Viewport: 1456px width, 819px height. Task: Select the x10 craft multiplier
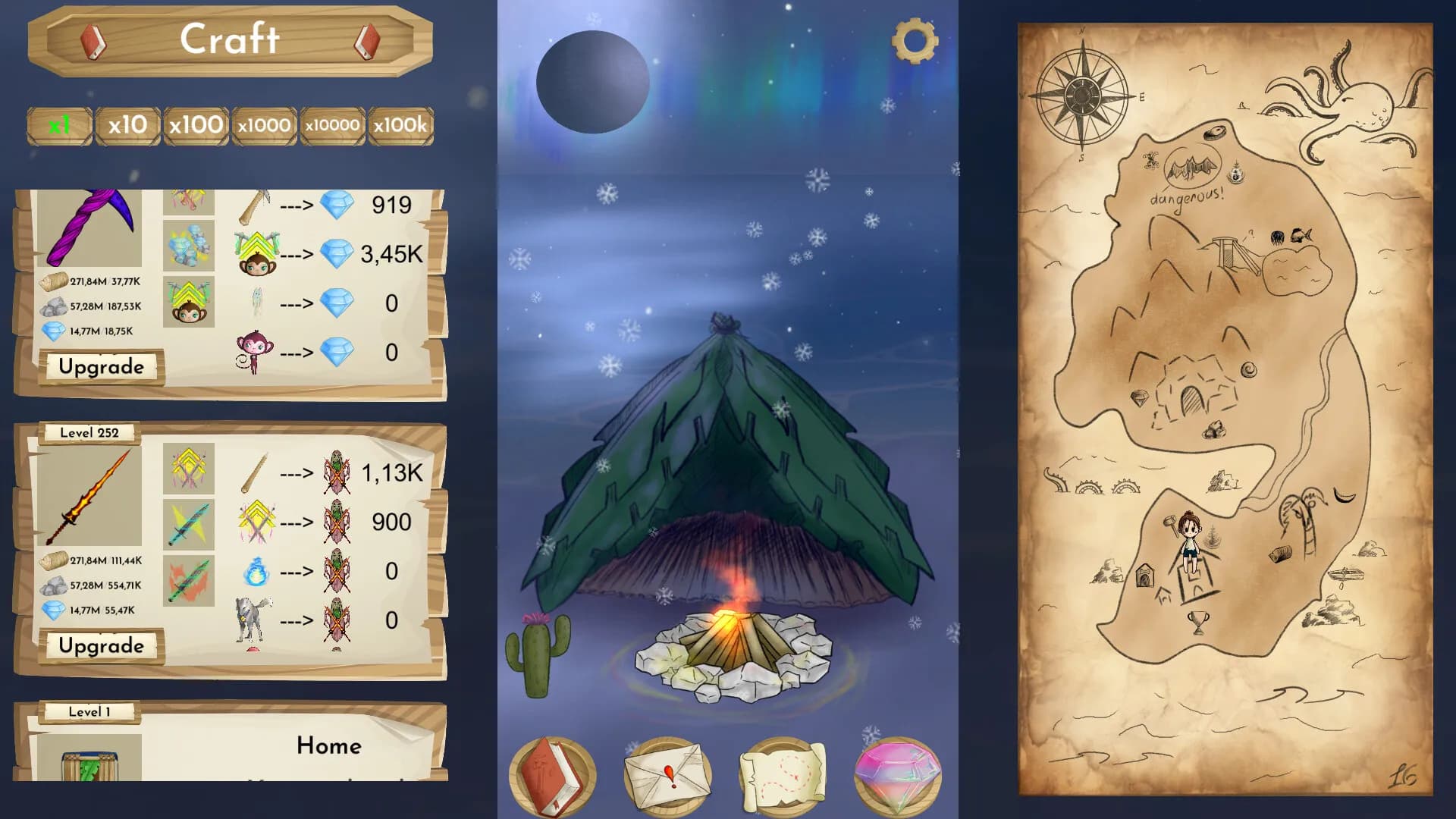126,125
